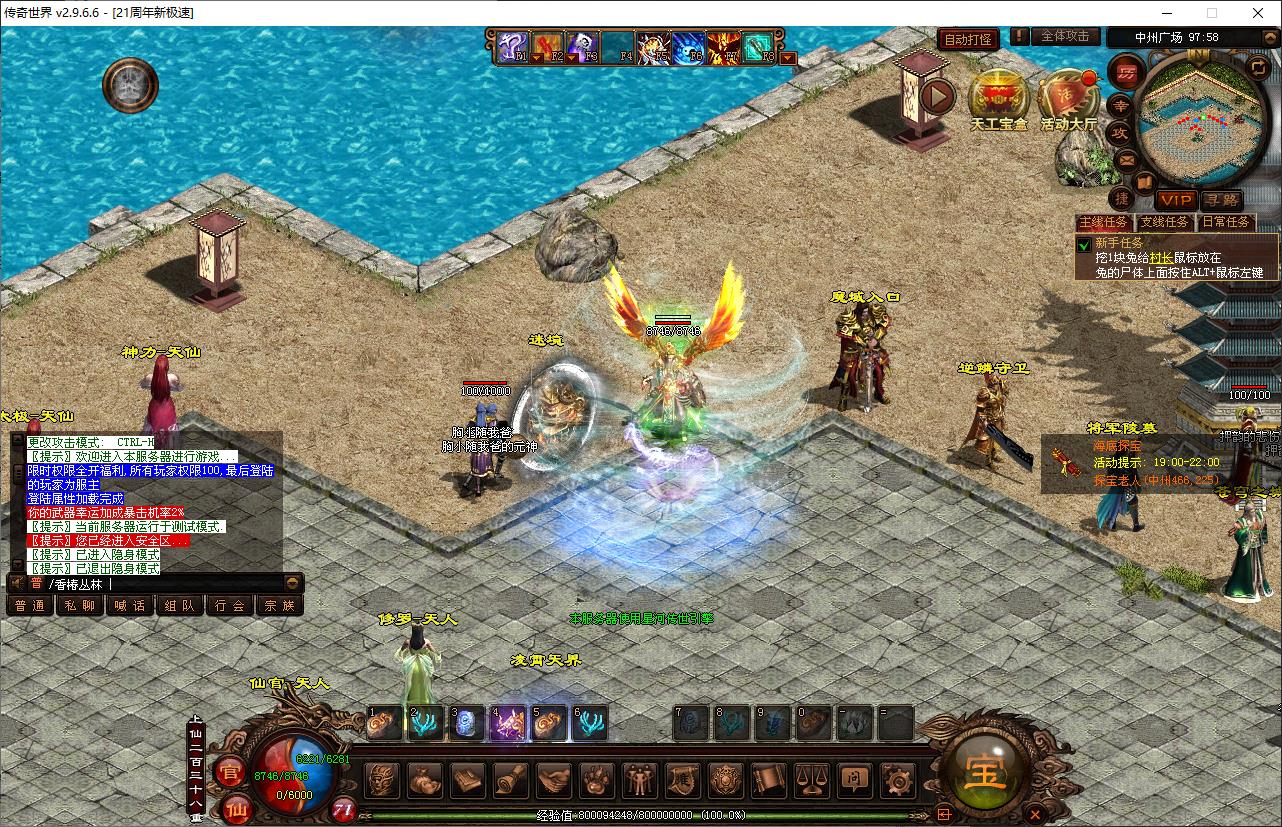
Task: Select the 私聊 private chat channel
Action: pyautogui.click(x=80, y=605)
